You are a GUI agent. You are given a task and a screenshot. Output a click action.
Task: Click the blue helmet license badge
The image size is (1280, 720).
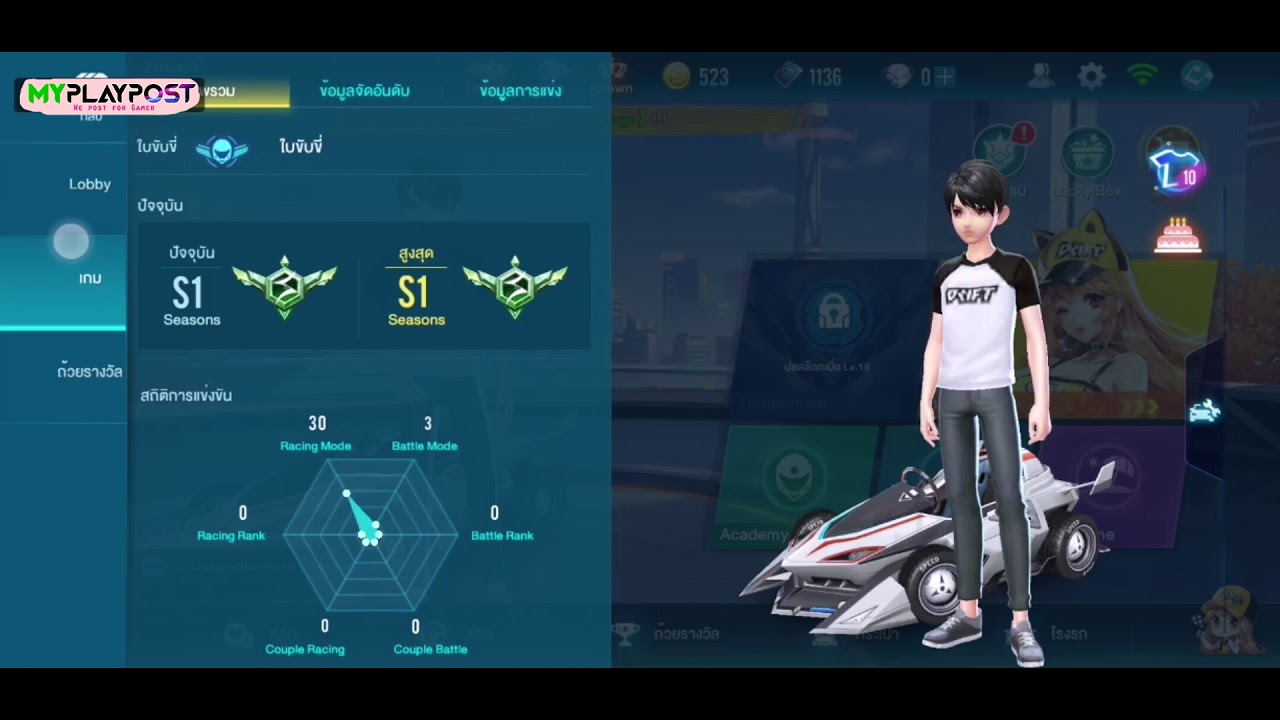[222, 149]
